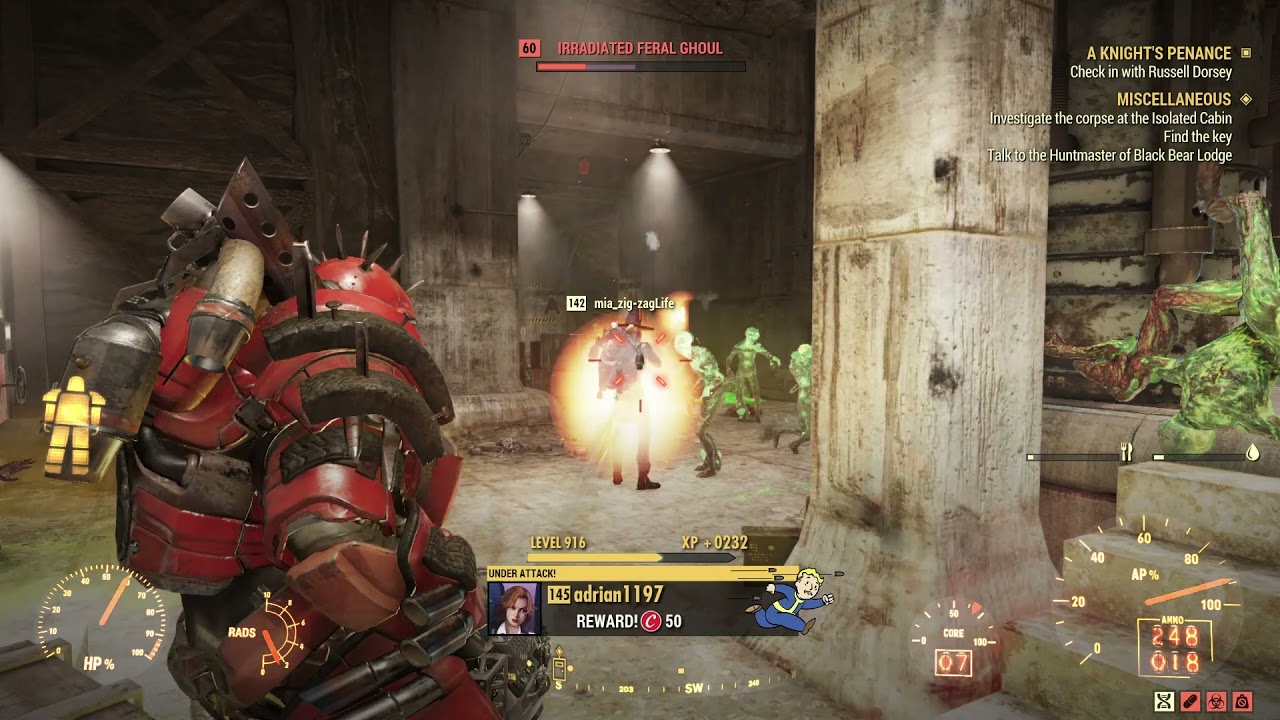Choose the Find the key objective
The height and width of the screenshot is (720, 1280).
[x=1197, y=137]
